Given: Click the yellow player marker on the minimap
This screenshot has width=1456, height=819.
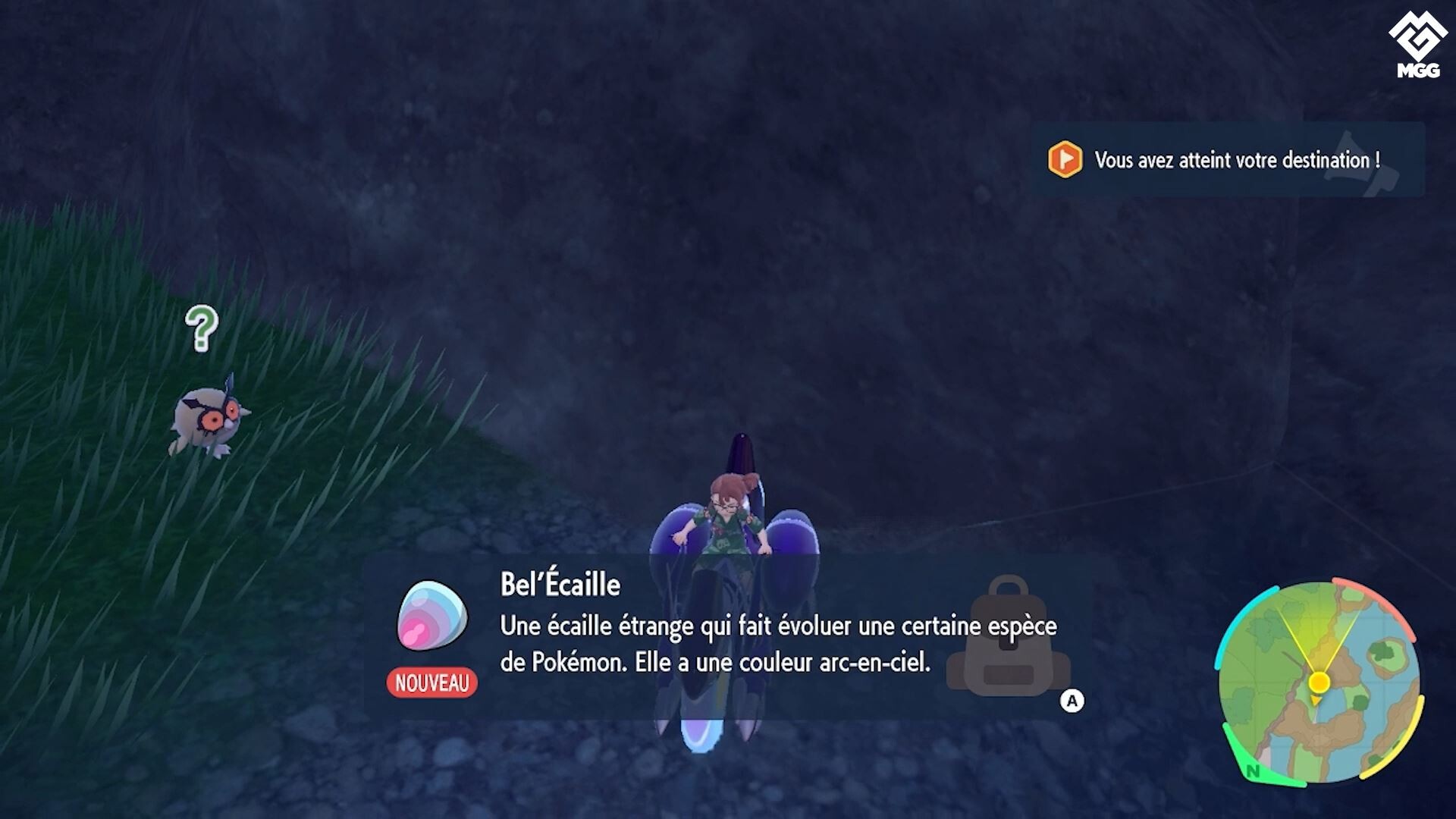Looking at the screenshot, I should (x=1318, y=681).
